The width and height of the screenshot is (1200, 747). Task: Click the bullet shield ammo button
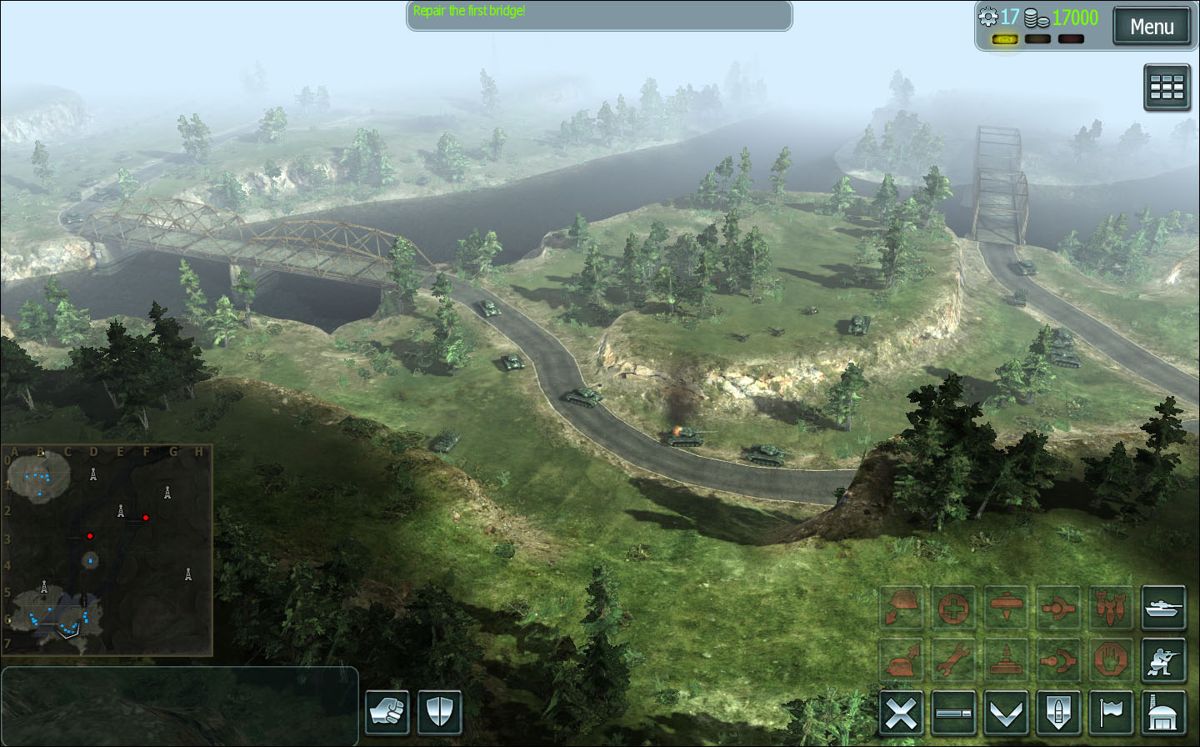tap(1059, 713)
